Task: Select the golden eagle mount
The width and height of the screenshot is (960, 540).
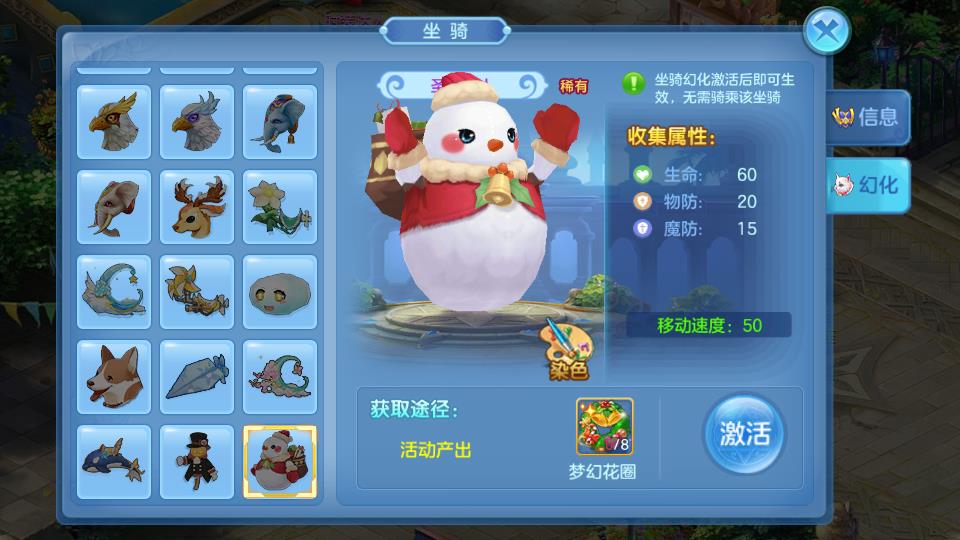Action: coord(114,122)
